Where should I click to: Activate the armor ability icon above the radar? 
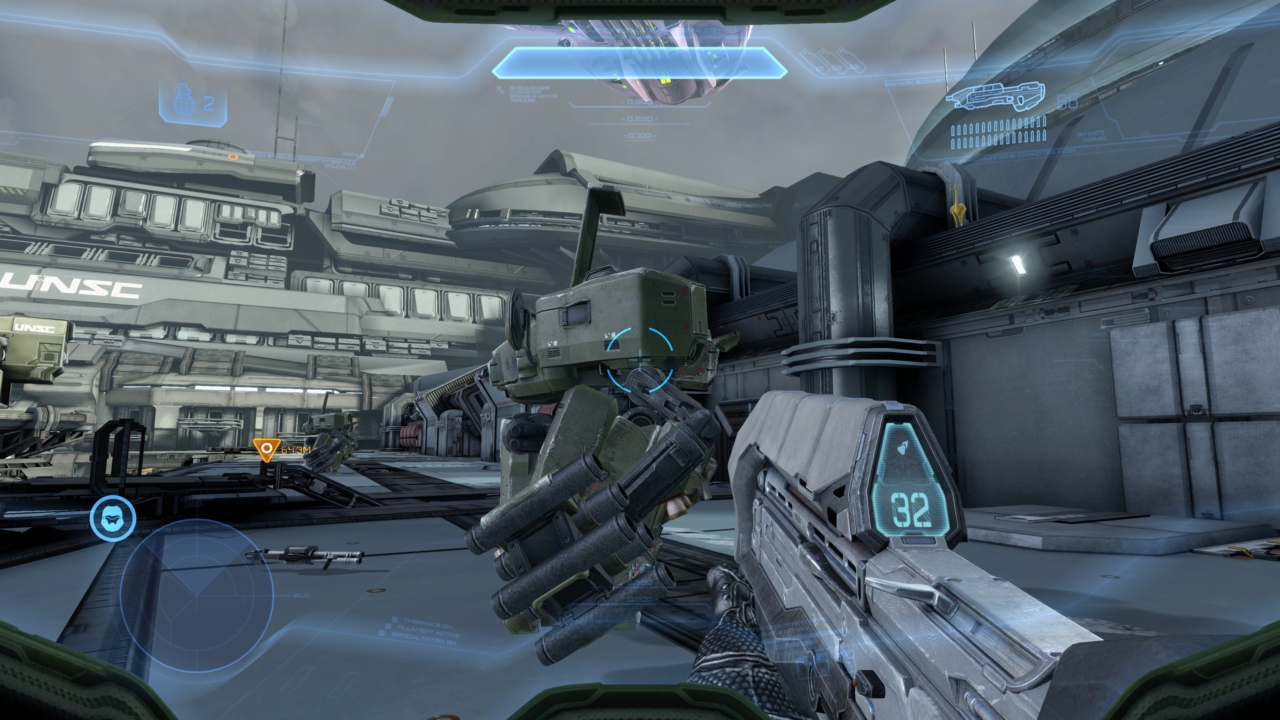(113, 519)
